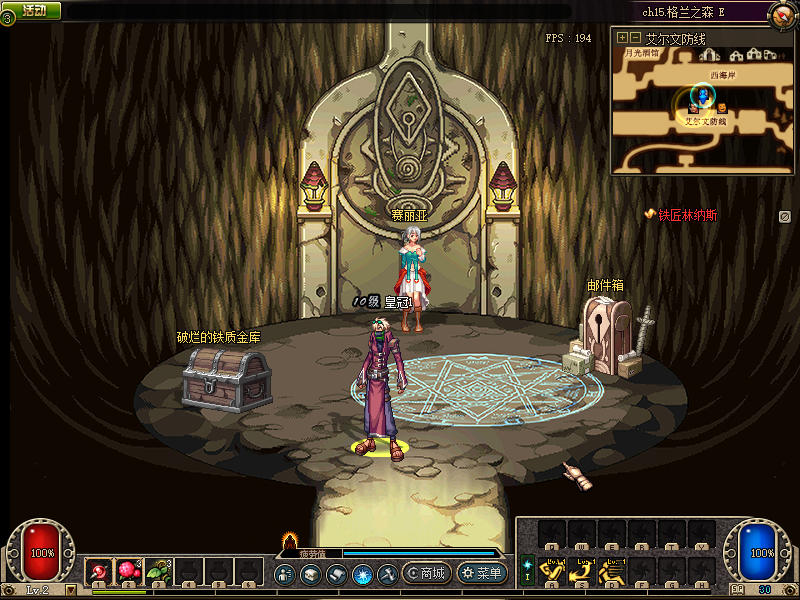
Task: Open the quest scroll round button
Action: pyautogui.click(x=337, y=574)
